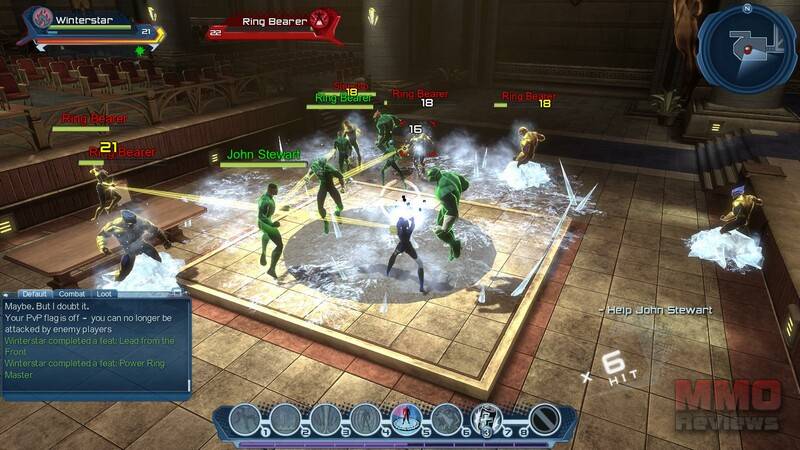Activate the glowing blue ability in slot 5
Image resolution: width=800 pixels, height=450 pixels.
[x=405, y=418]
